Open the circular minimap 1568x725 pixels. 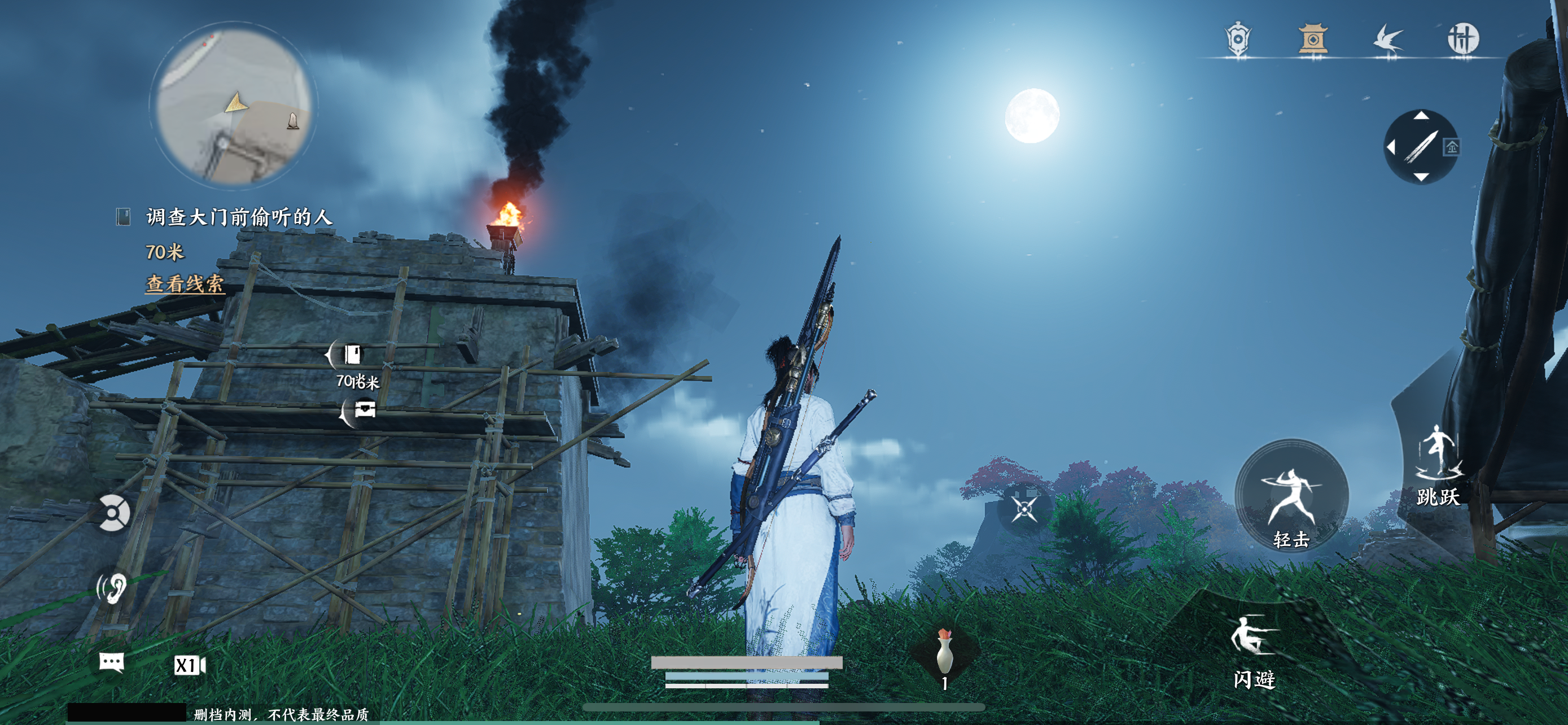click(x=233, y=104)
